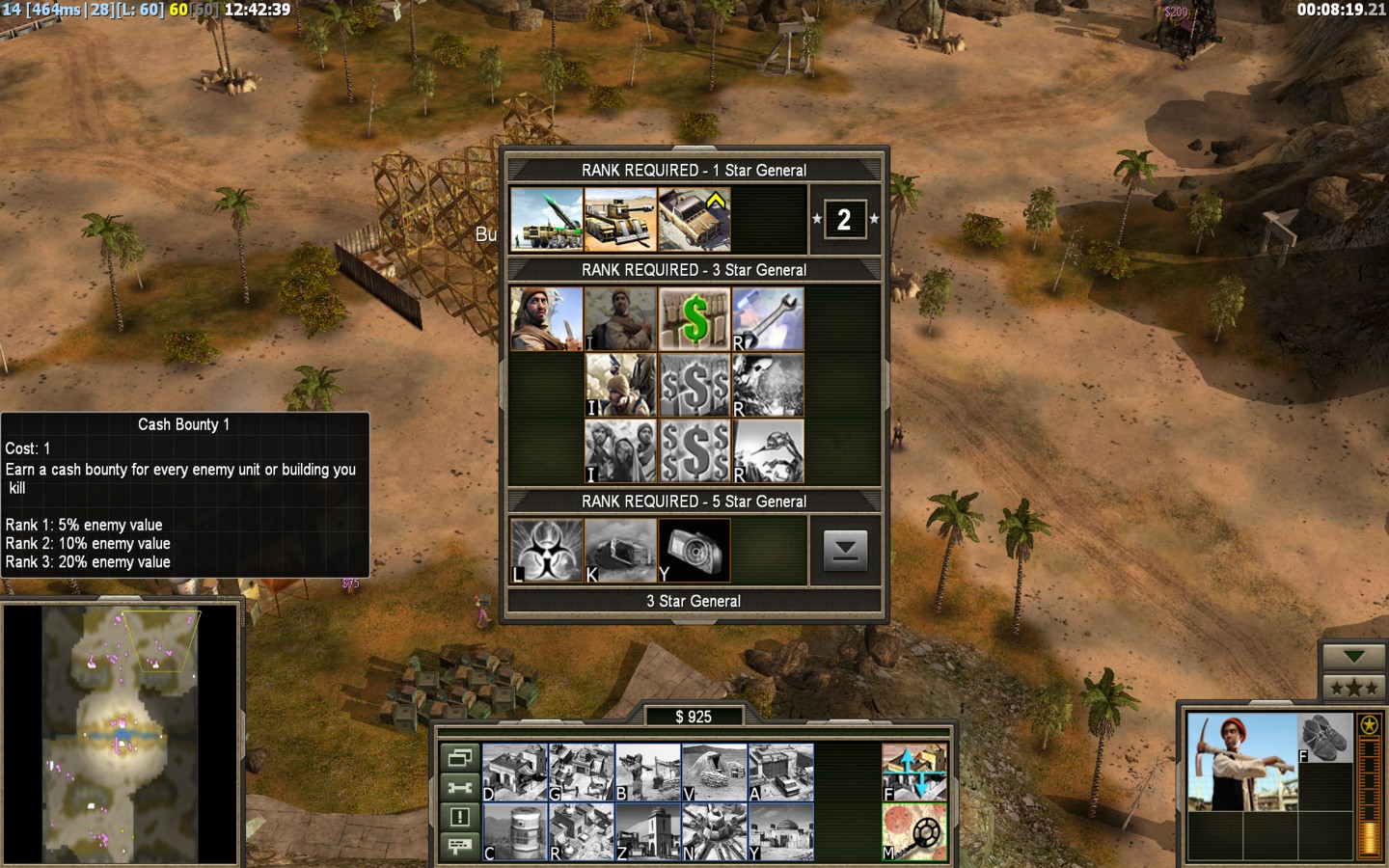Build the Stinger Site with missile soldier
Screen dimensions: 1389x868
pyautogui.click(x=648, y=773)
